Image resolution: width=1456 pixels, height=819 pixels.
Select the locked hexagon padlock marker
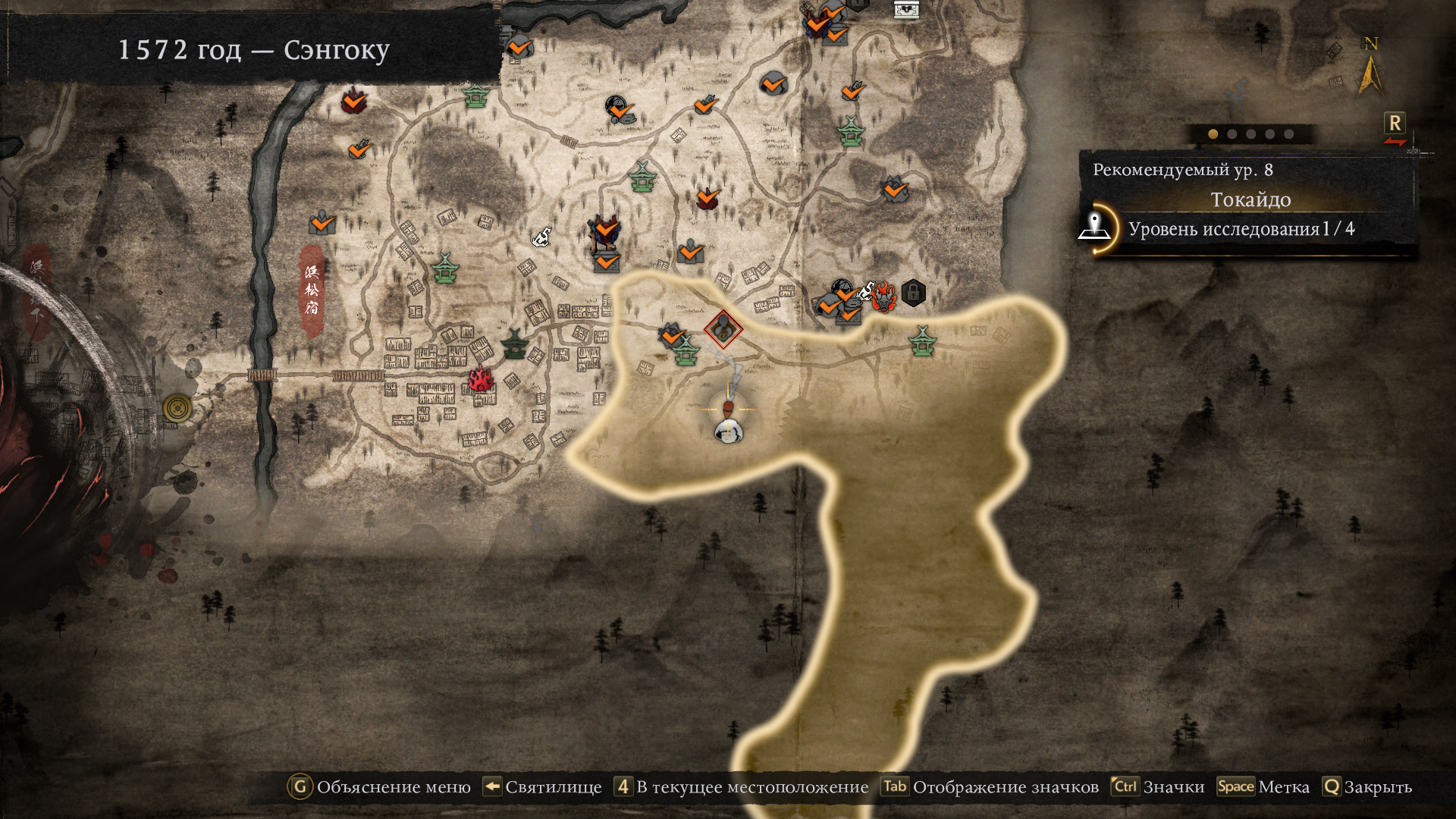(x=914, y=292)
